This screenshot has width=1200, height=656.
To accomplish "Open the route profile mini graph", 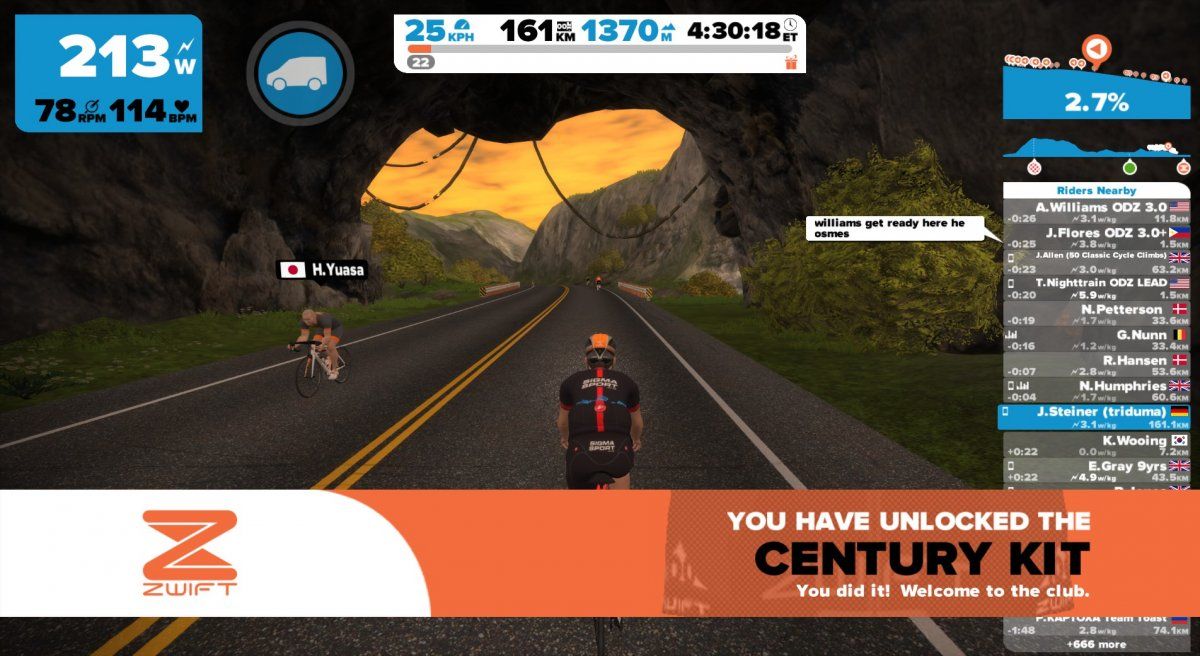I will (x=1096, y=153).
